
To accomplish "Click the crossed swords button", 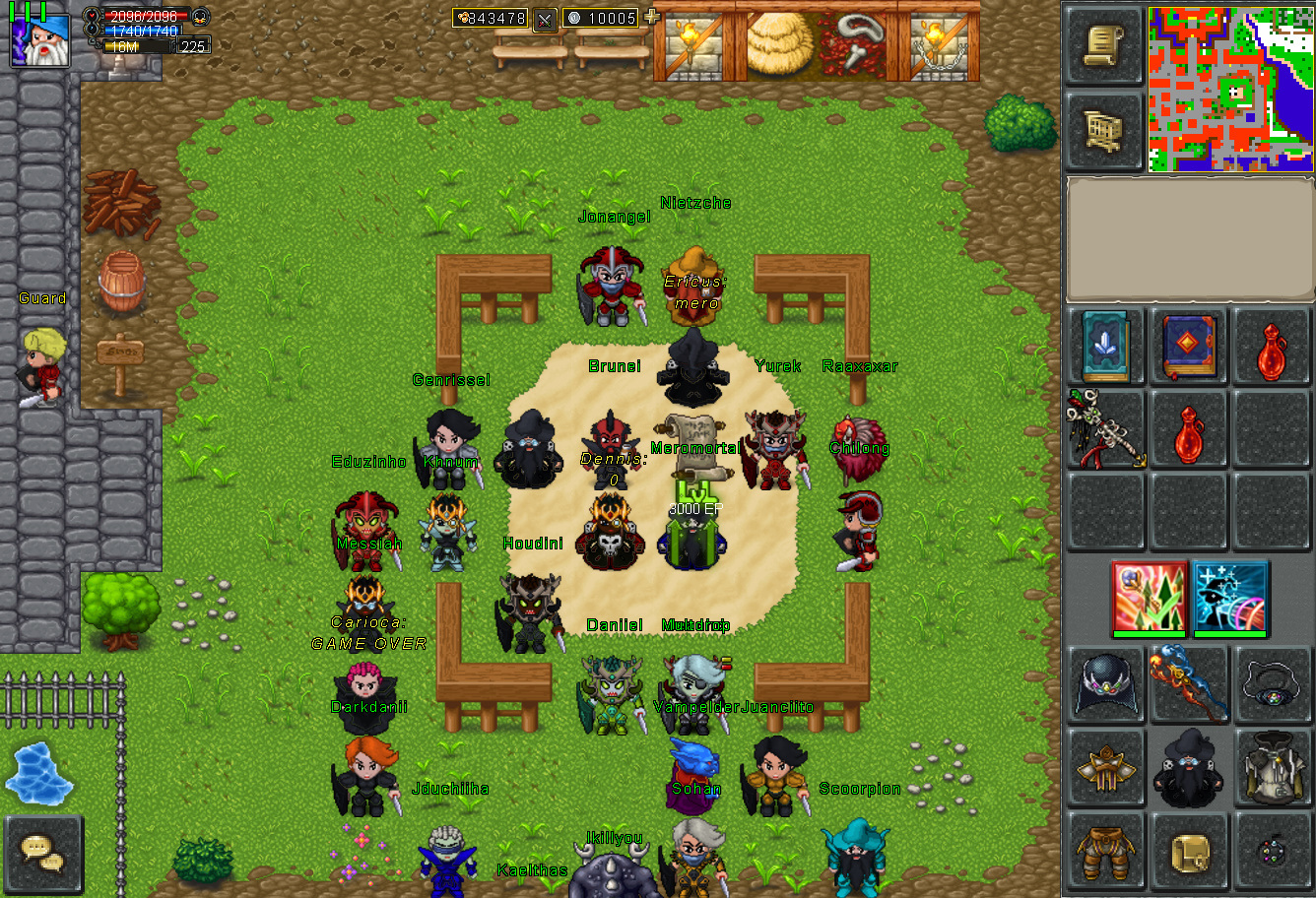I will pos(545,19).
